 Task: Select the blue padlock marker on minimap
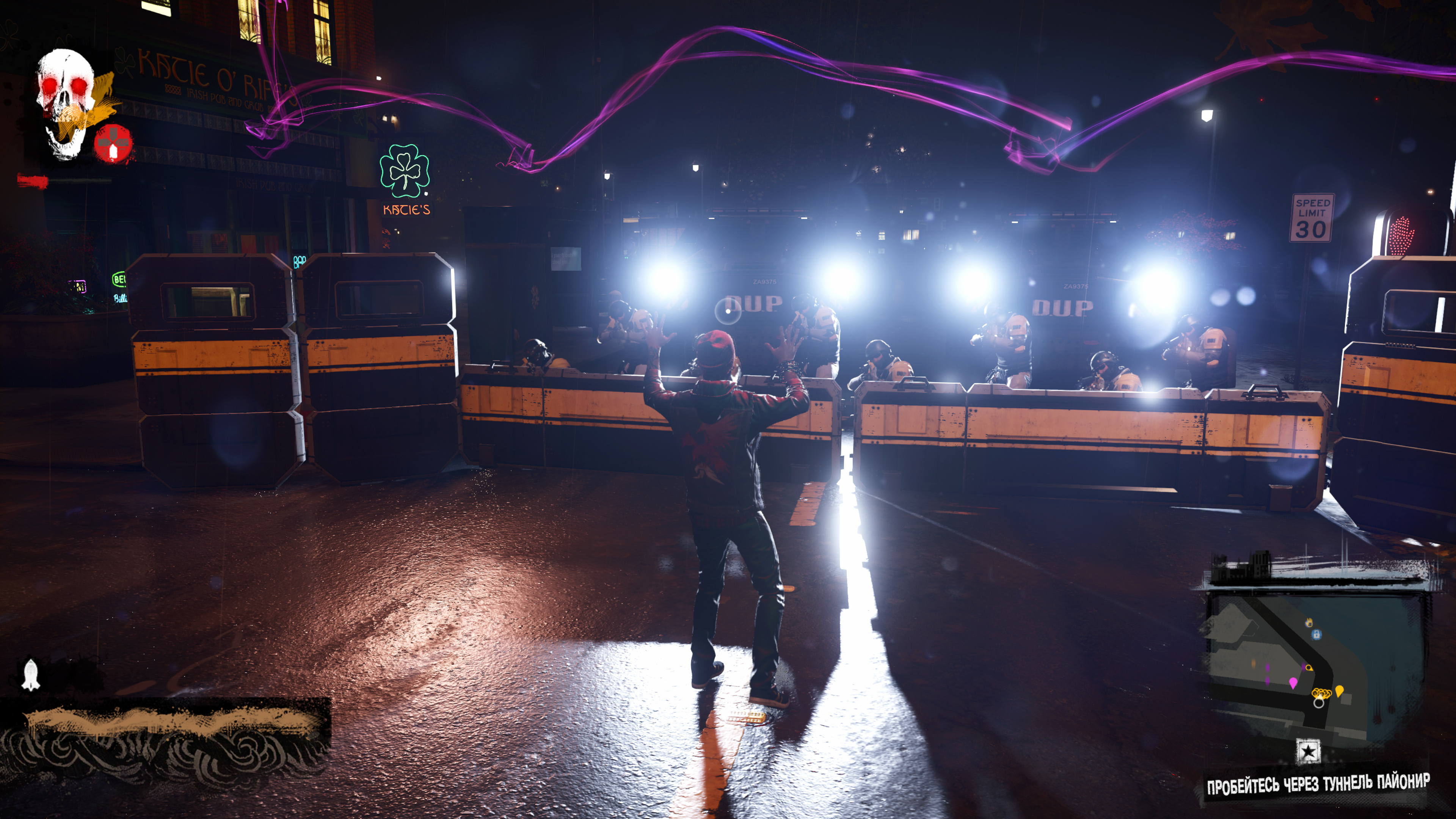[1316, 634]
